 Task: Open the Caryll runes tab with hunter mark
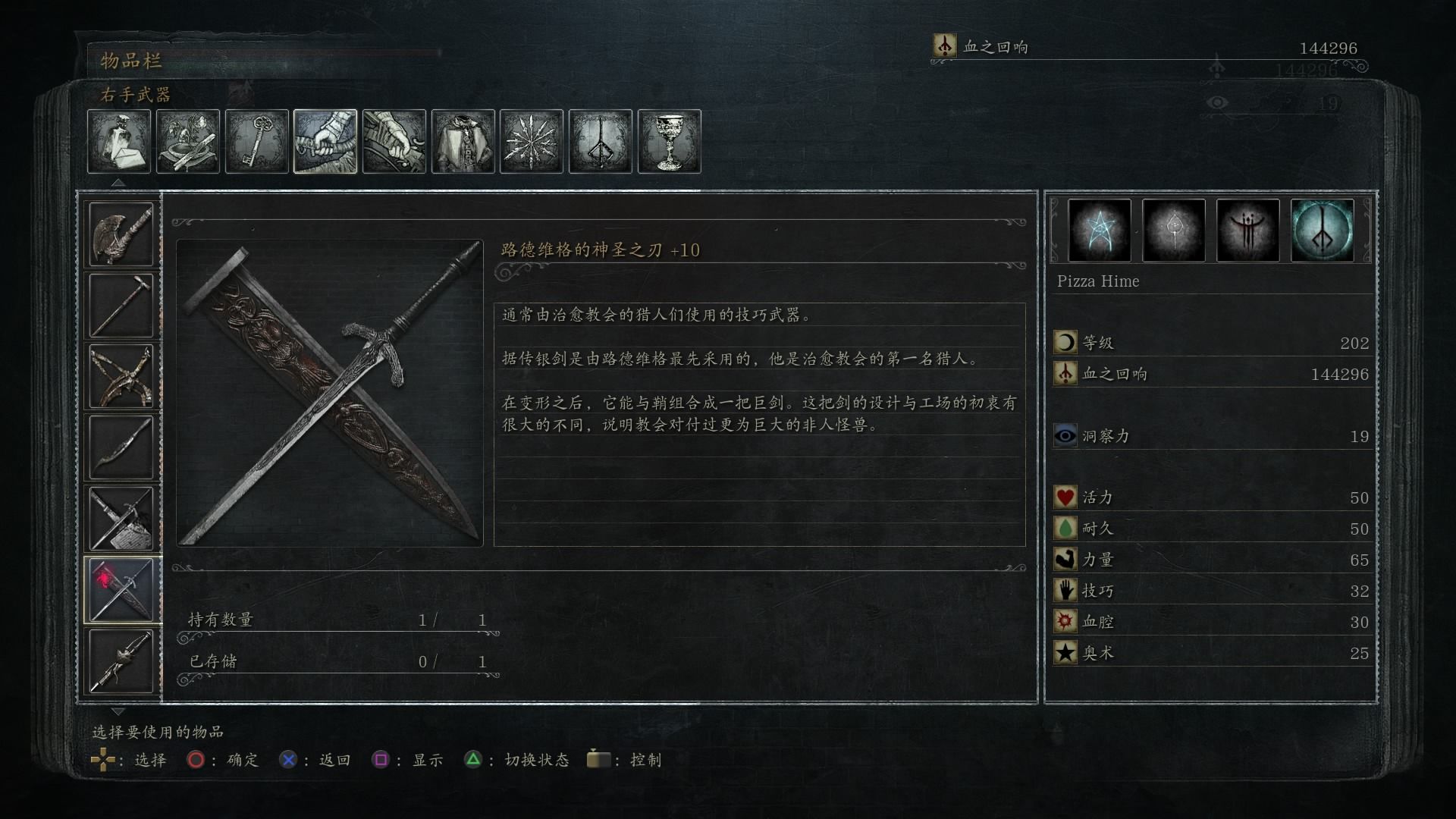point(601,142)
